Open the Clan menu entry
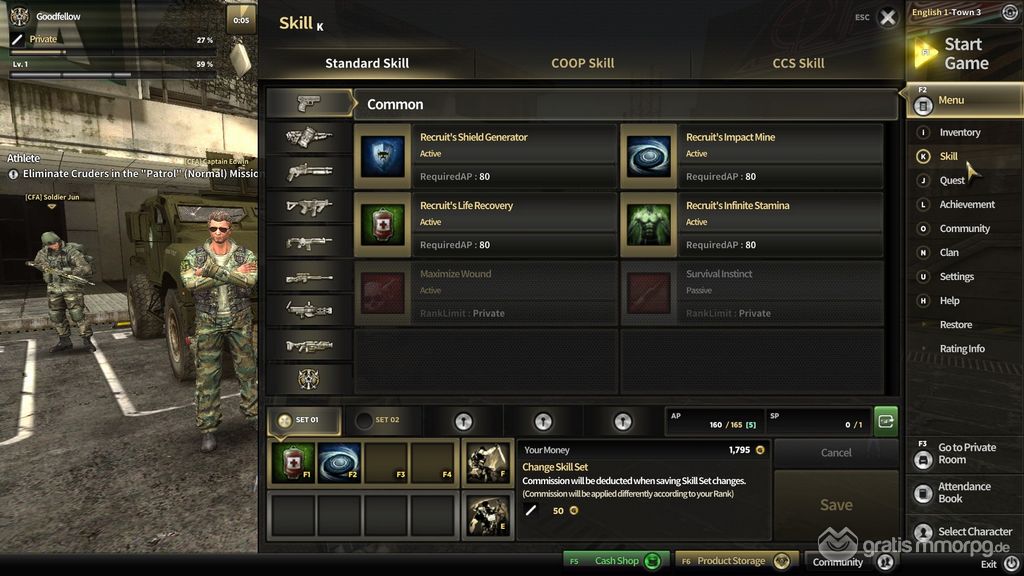The height and width of the screenshot is (576, 1024). coord(949,253)
